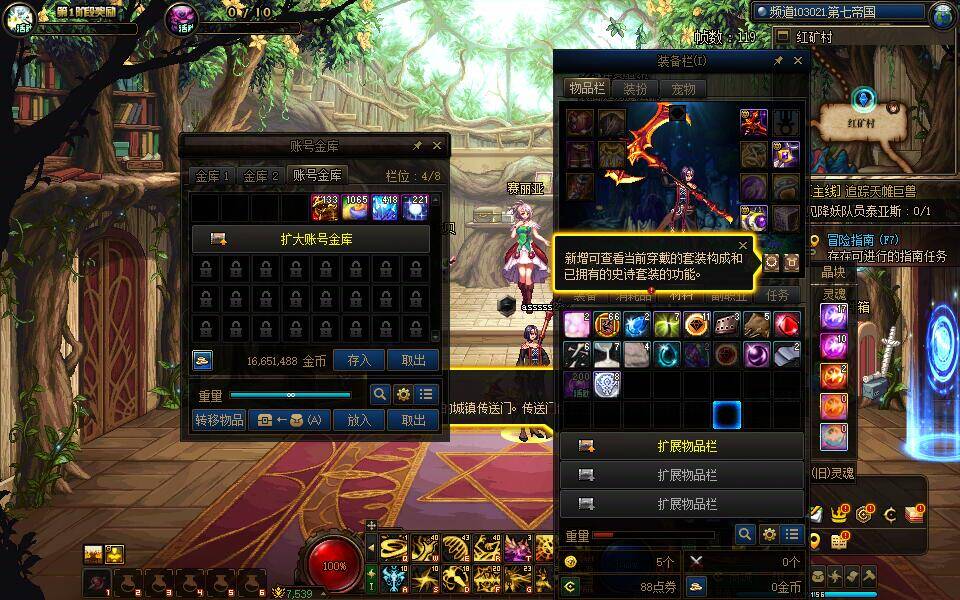The image size is (960, 600).
Task: Open the vault gear settings button
Action: point(403,394)
